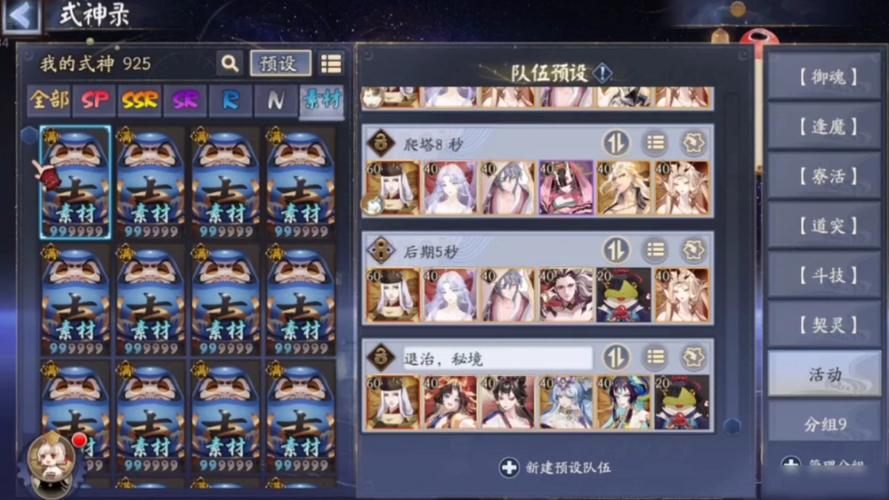Screen dimensions: 889x500
Task: Filter by N rarity
Action: [275, 101]
